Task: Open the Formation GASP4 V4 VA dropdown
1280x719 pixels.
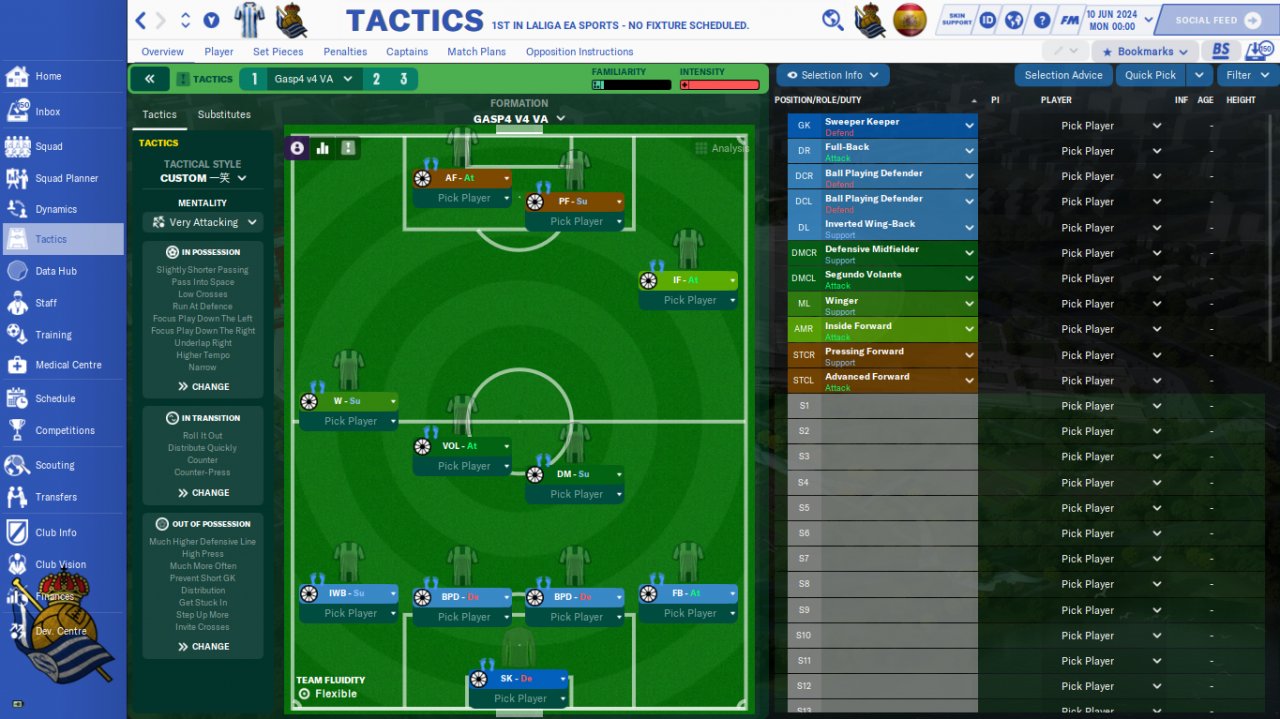Action: pyautogui.click(x=519, y=119)
